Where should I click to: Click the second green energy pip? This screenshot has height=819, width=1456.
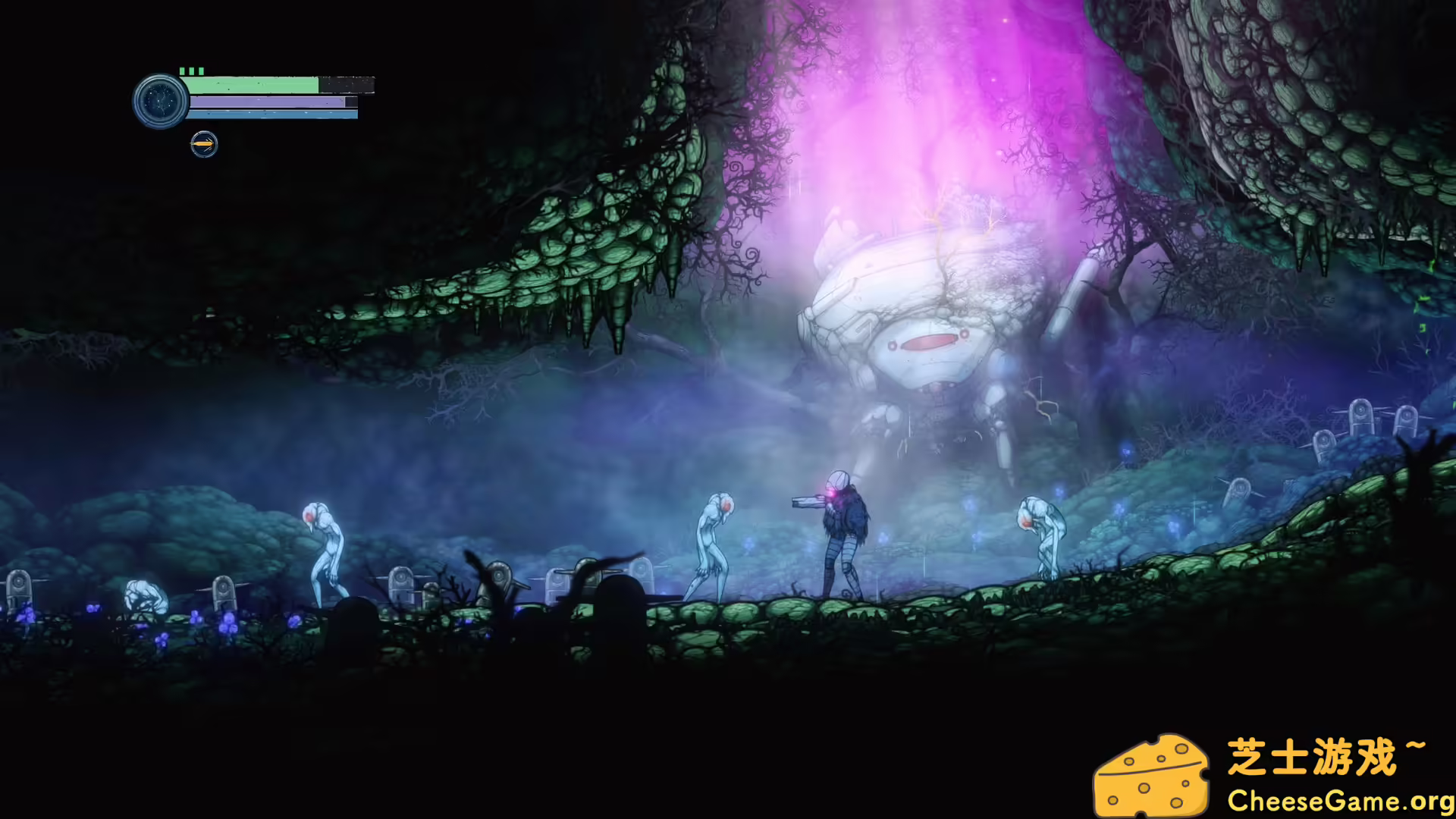pos(191,71)
